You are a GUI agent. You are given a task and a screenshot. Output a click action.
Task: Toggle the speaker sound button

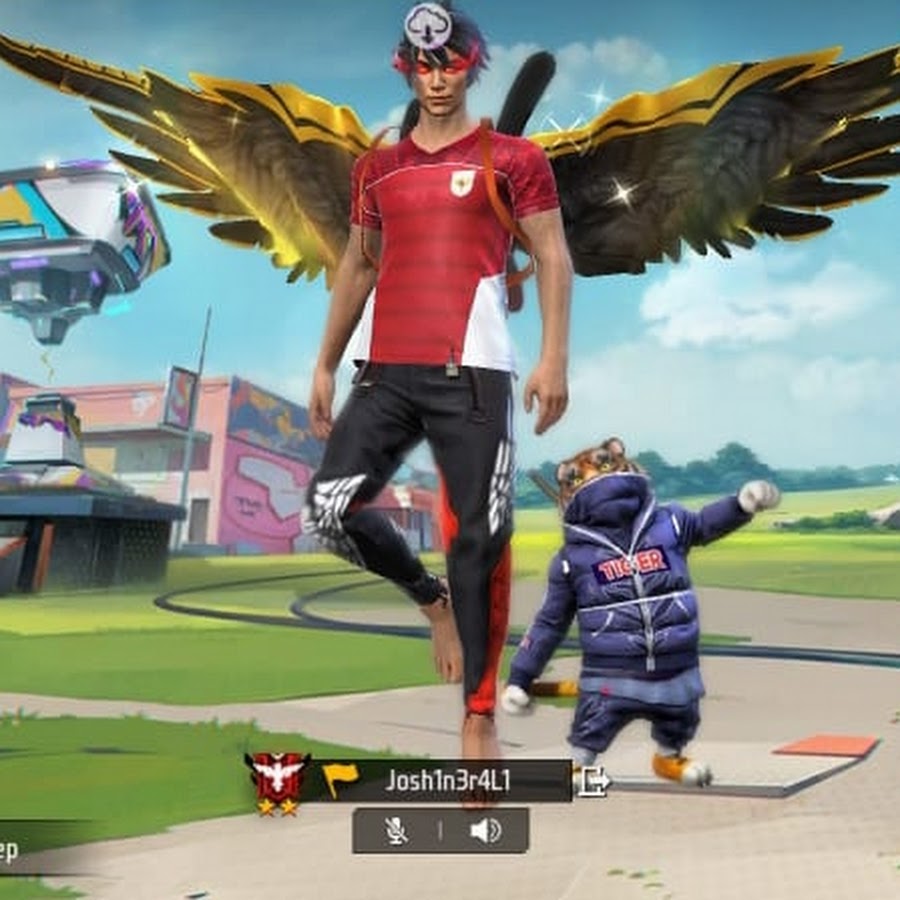click(485, 831)
